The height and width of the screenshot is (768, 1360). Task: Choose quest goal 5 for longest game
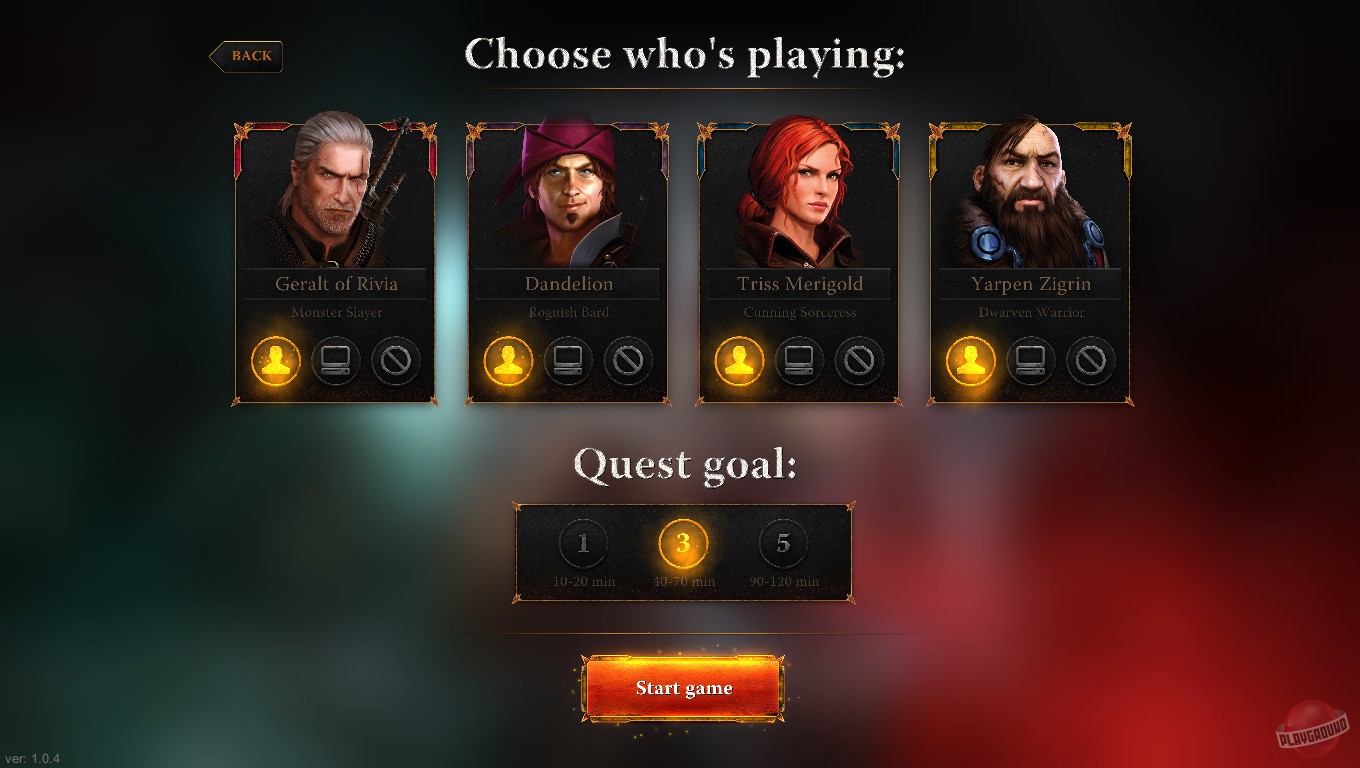pyautogui.click(x=783, y=543)
